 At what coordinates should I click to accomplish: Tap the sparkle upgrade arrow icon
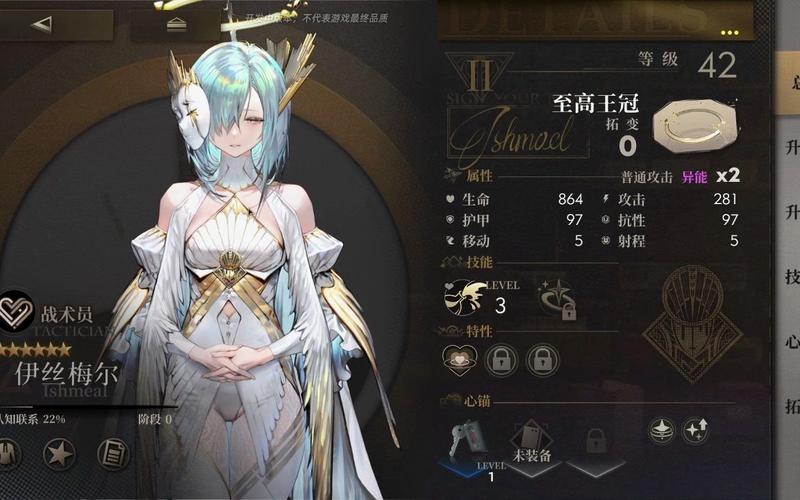click(x=695, y=430)
